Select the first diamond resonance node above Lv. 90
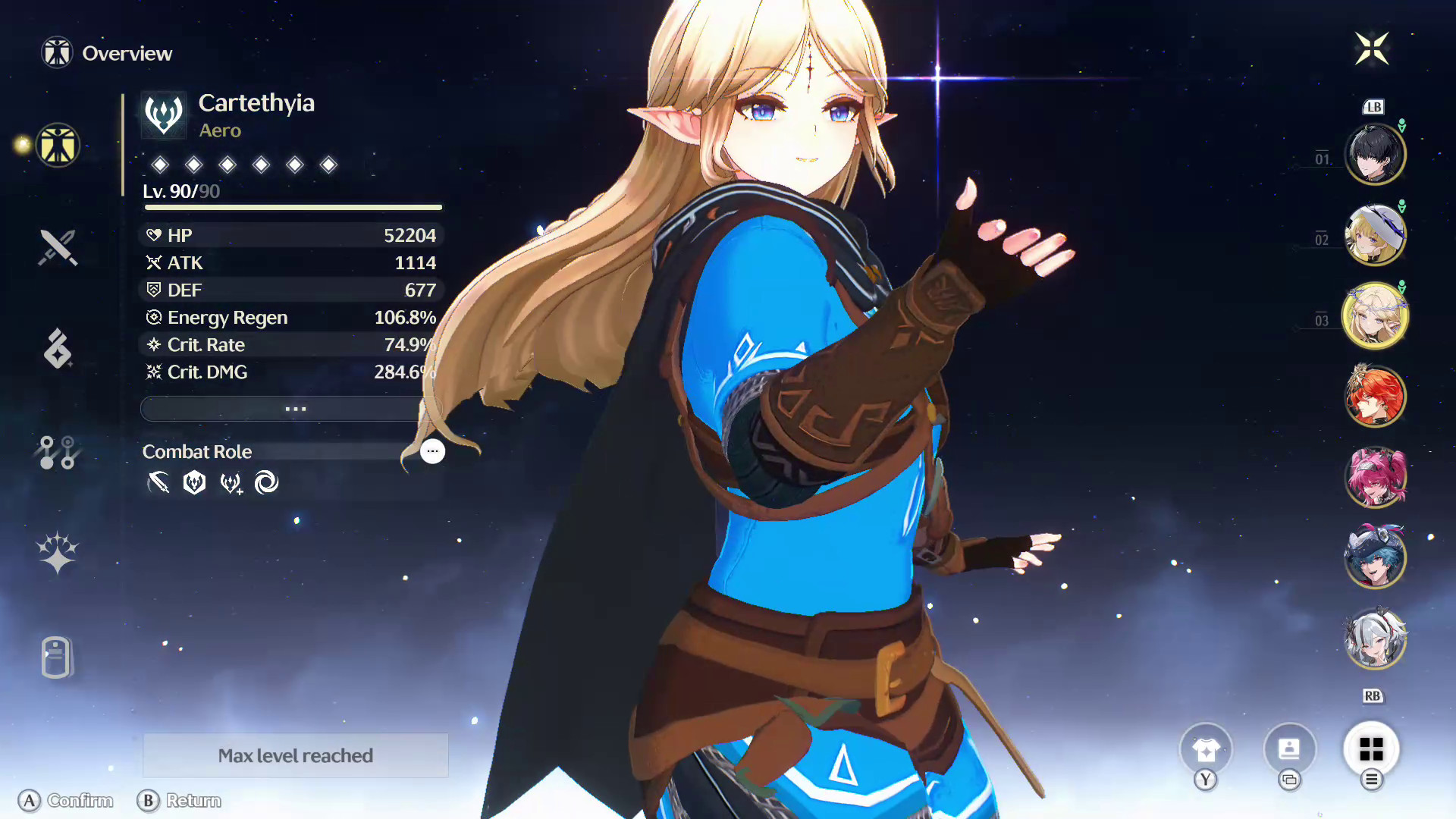Image resolution: width=1456 pixels, height=819 pixels. (158, 165)
